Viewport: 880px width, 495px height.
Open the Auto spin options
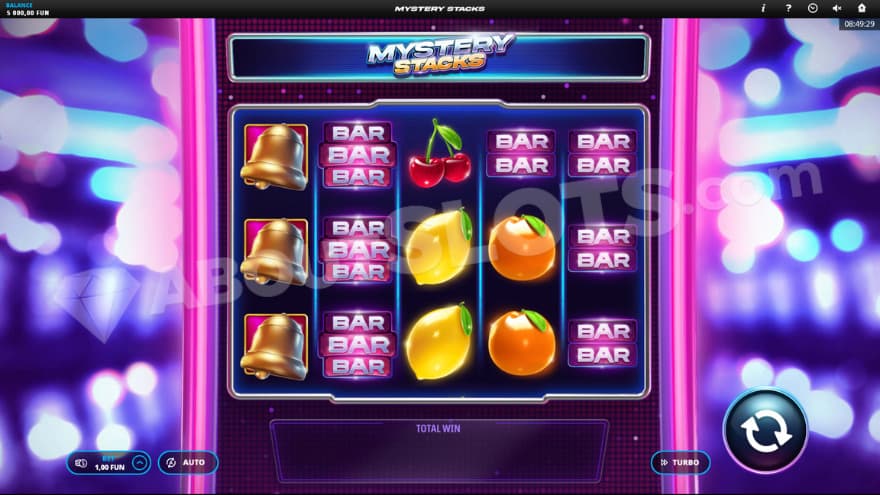(187, 462)
